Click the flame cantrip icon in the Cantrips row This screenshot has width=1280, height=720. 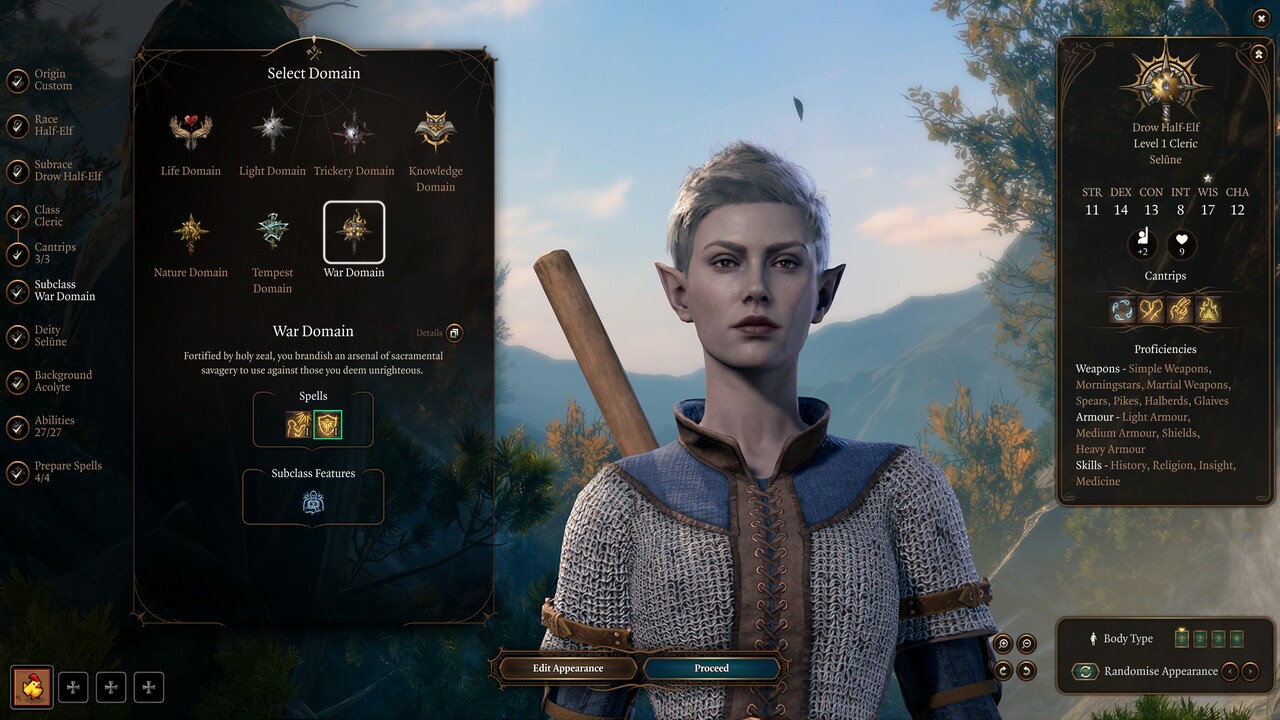(1209, 310)
